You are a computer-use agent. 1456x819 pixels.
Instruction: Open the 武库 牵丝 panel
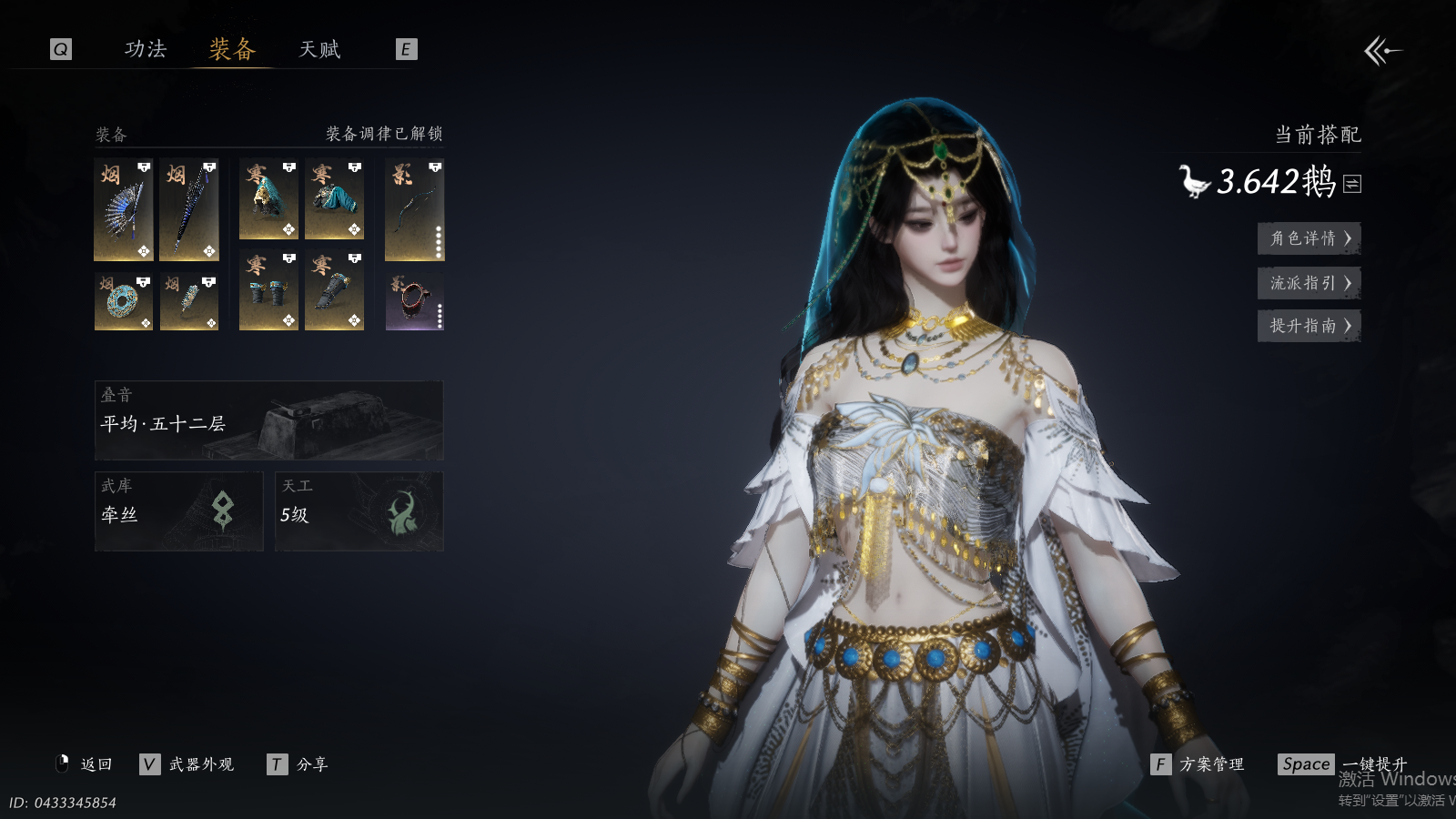coord(178,511)
